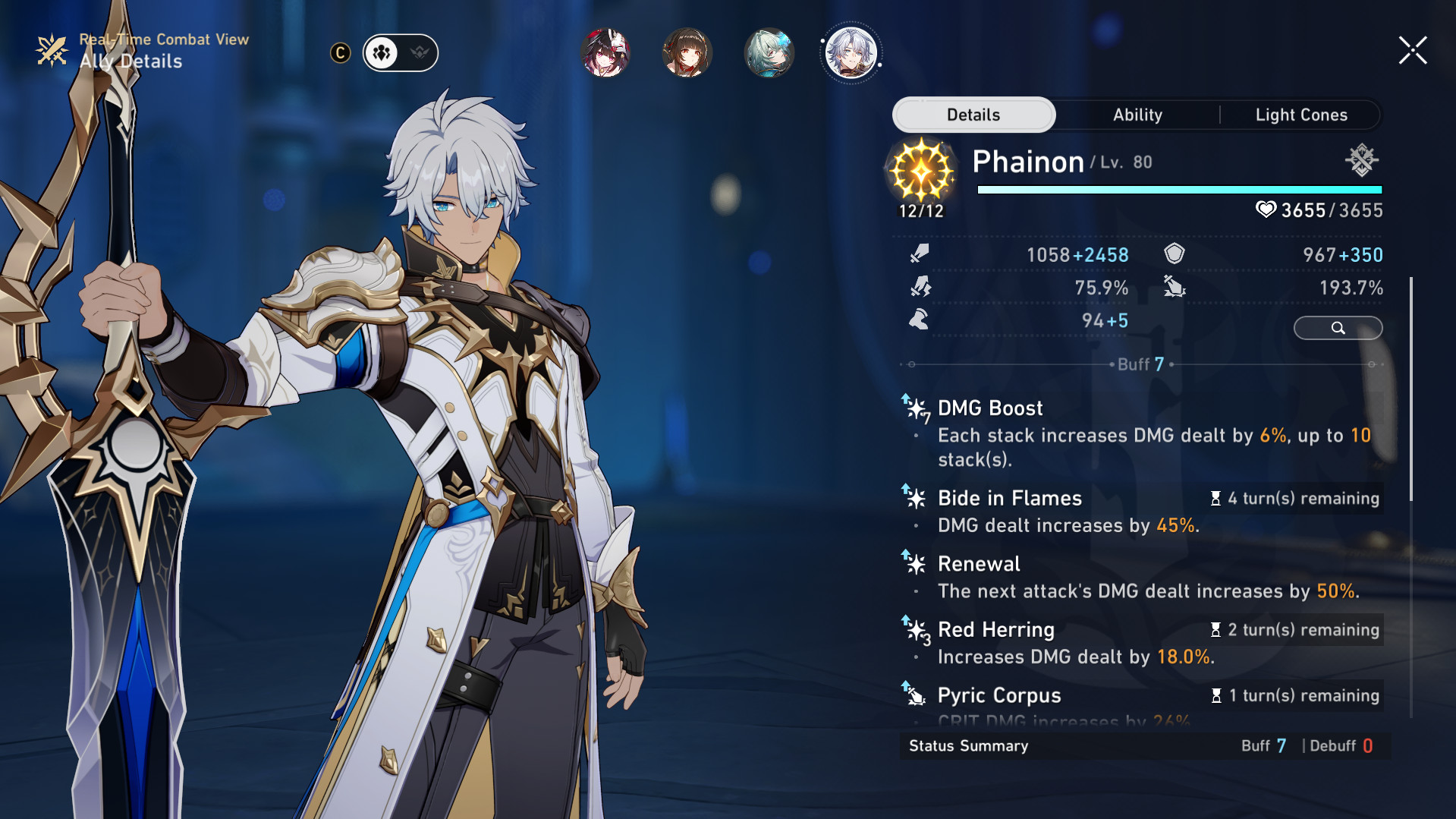Expand the Red Herring buff entry
1456x819 pixels.
pyautogui.click(x=996, y=629)
